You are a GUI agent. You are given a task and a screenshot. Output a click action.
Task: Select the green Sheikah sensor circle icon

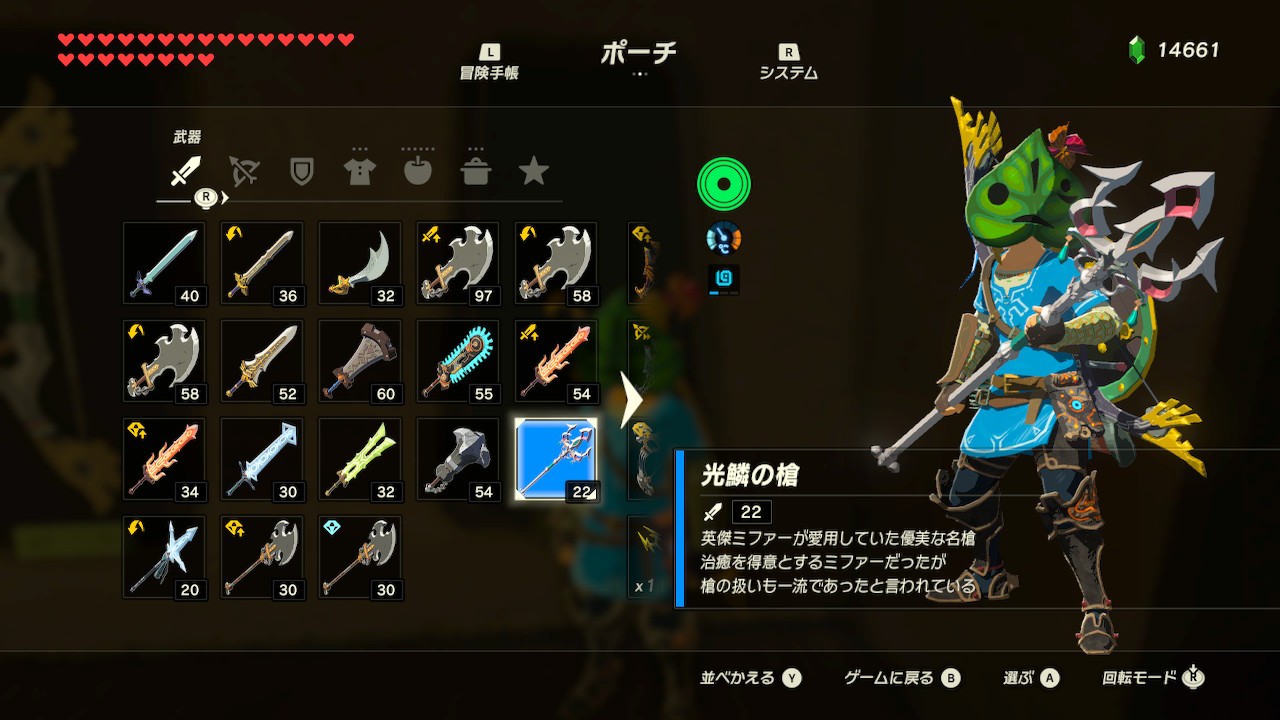coord(723,184)
